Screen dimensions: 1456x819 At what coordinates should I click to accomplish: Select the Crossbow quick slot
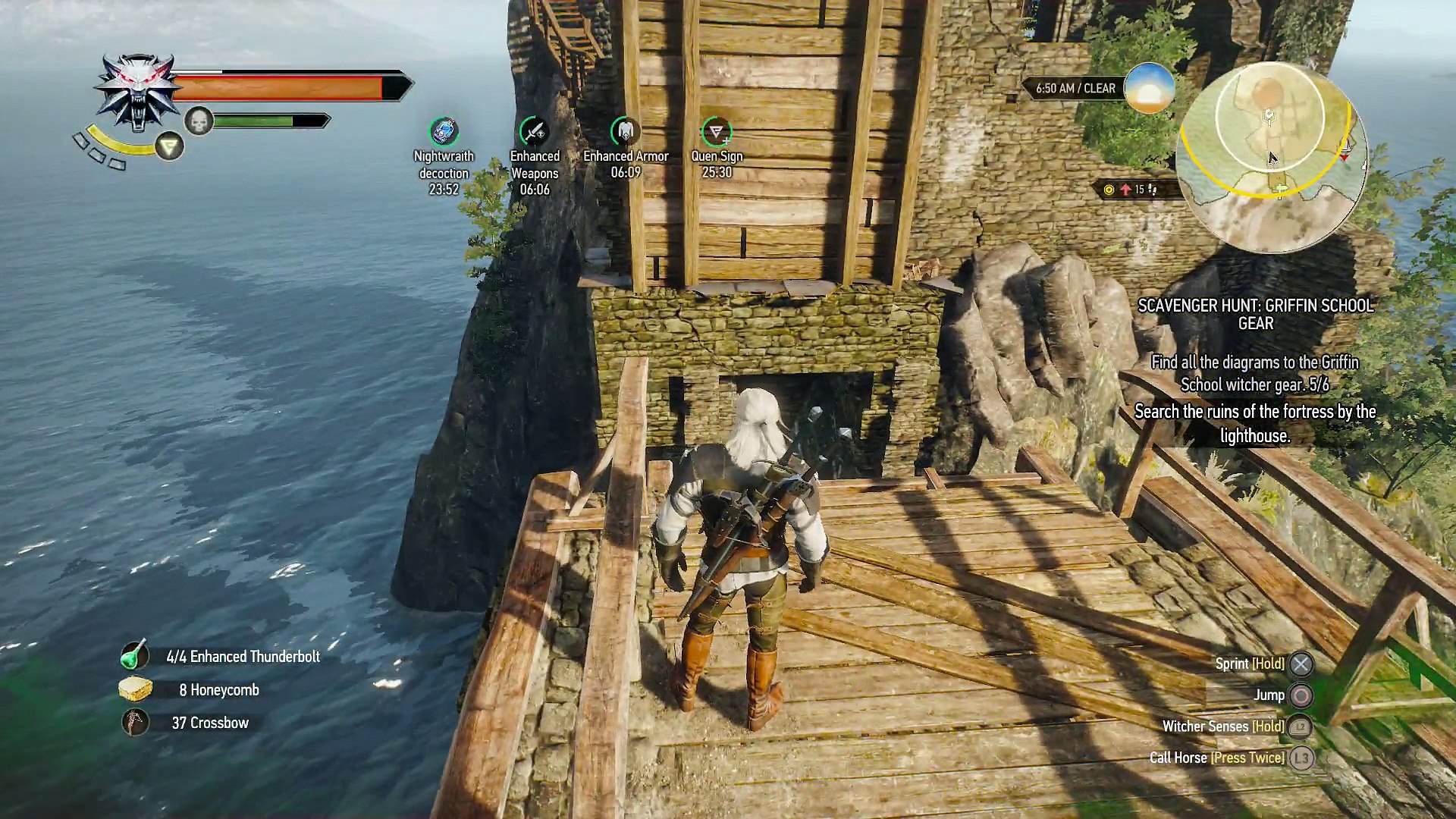coord(135,723)
